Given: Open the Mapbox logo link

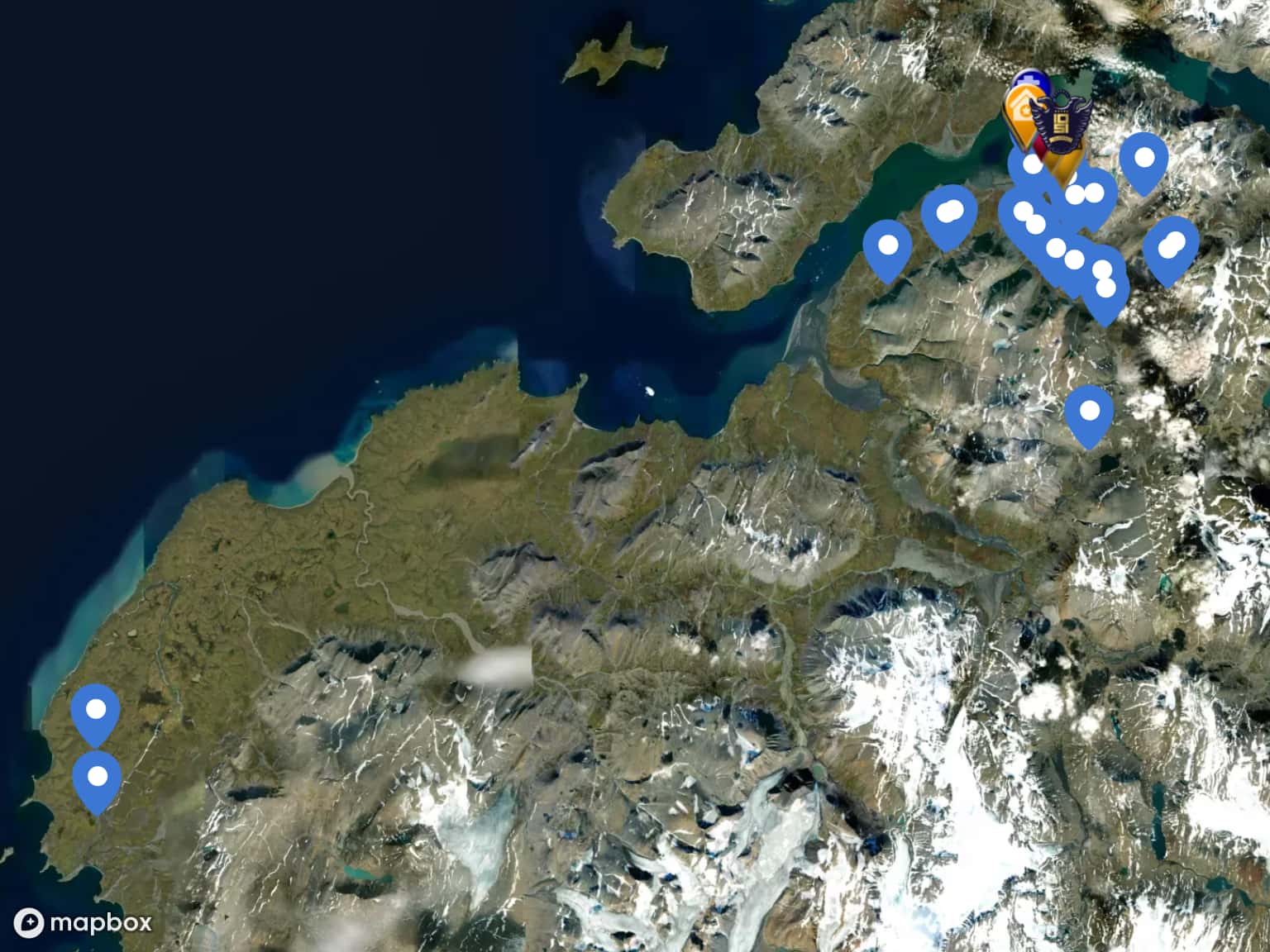Looking at the screenshot, I should pos(84,921).
